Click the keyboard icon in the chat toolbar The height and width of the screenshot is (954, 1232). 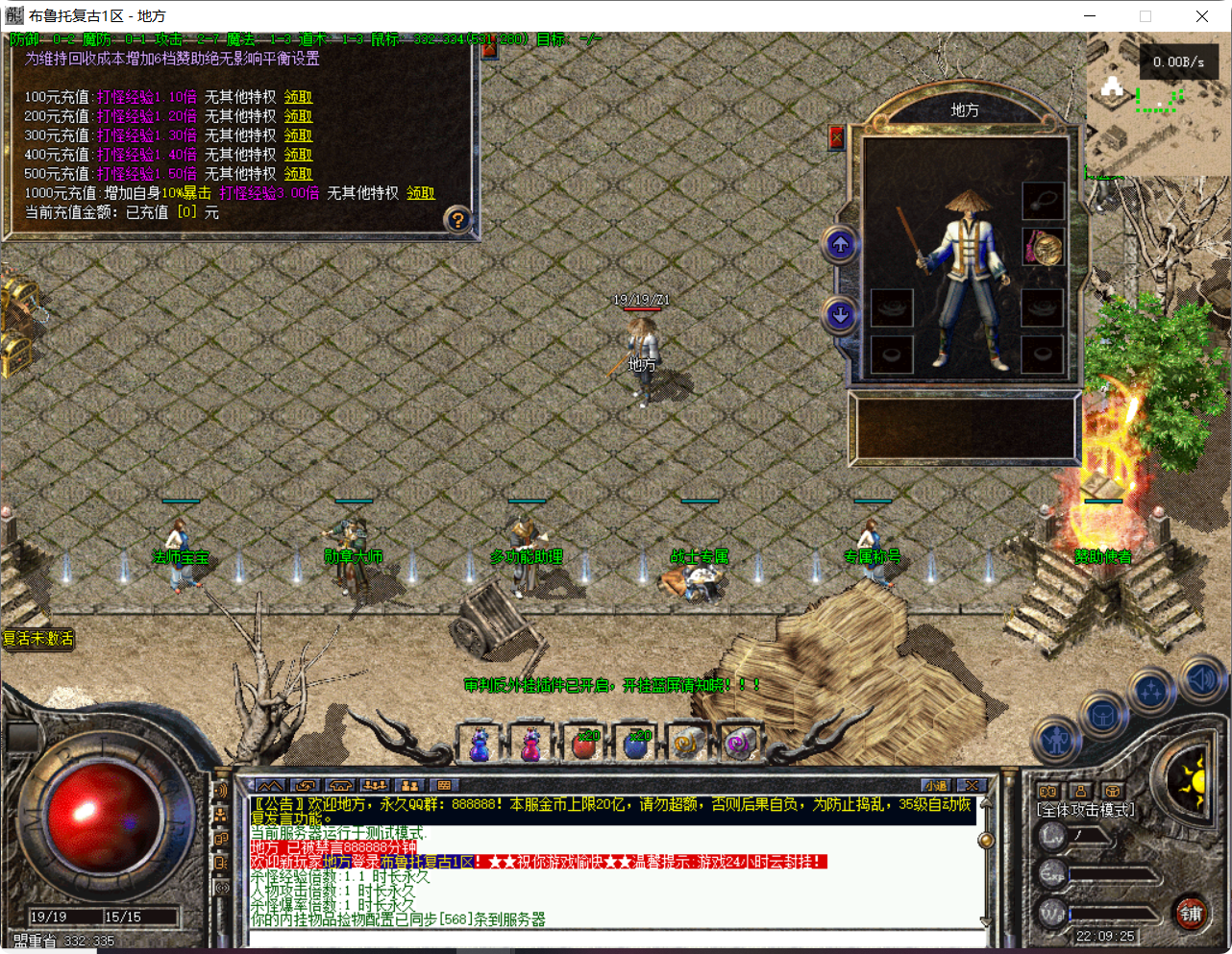coord(445,786)
